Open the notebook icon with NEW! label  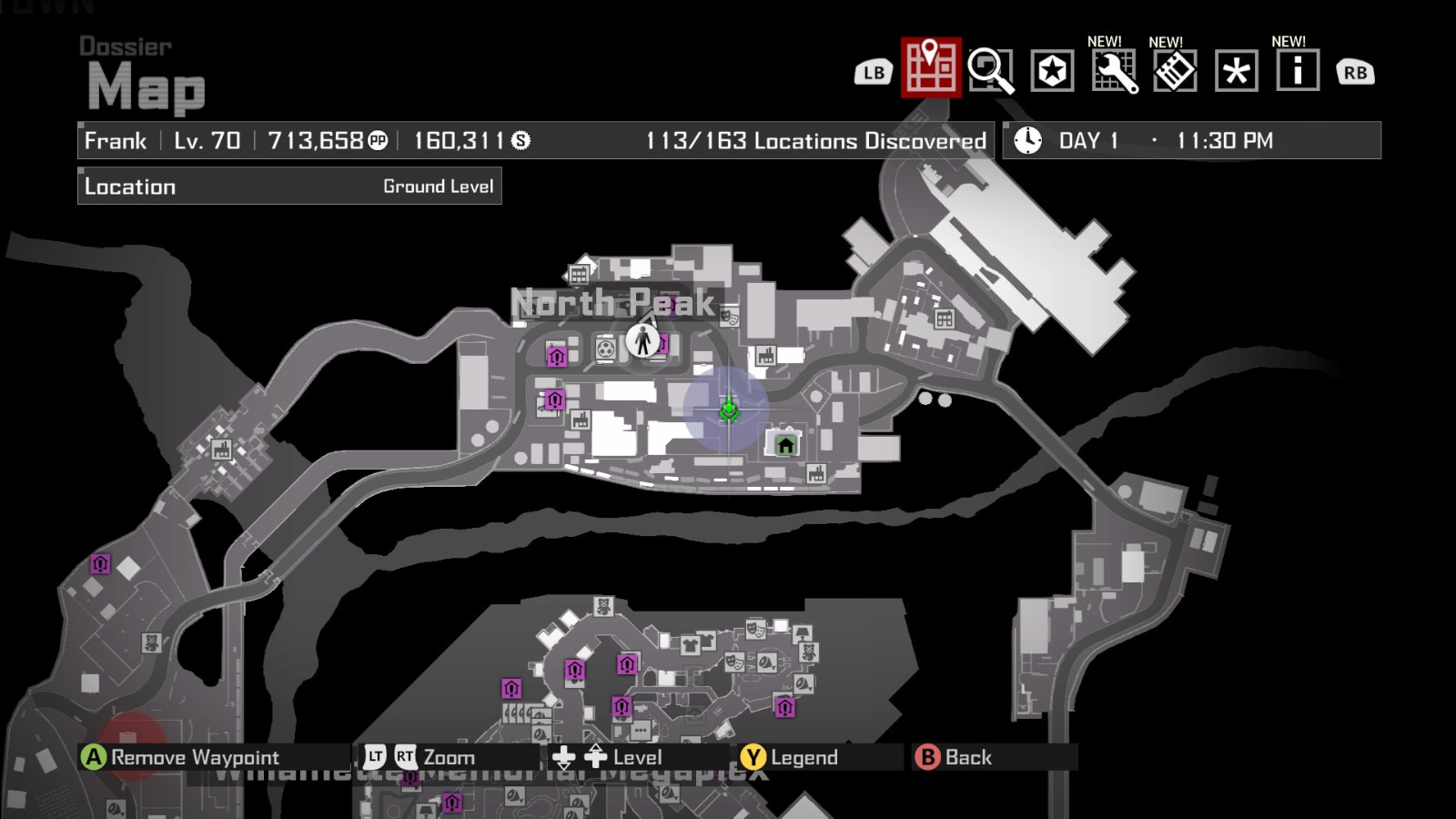click(x=1174, y=71)
